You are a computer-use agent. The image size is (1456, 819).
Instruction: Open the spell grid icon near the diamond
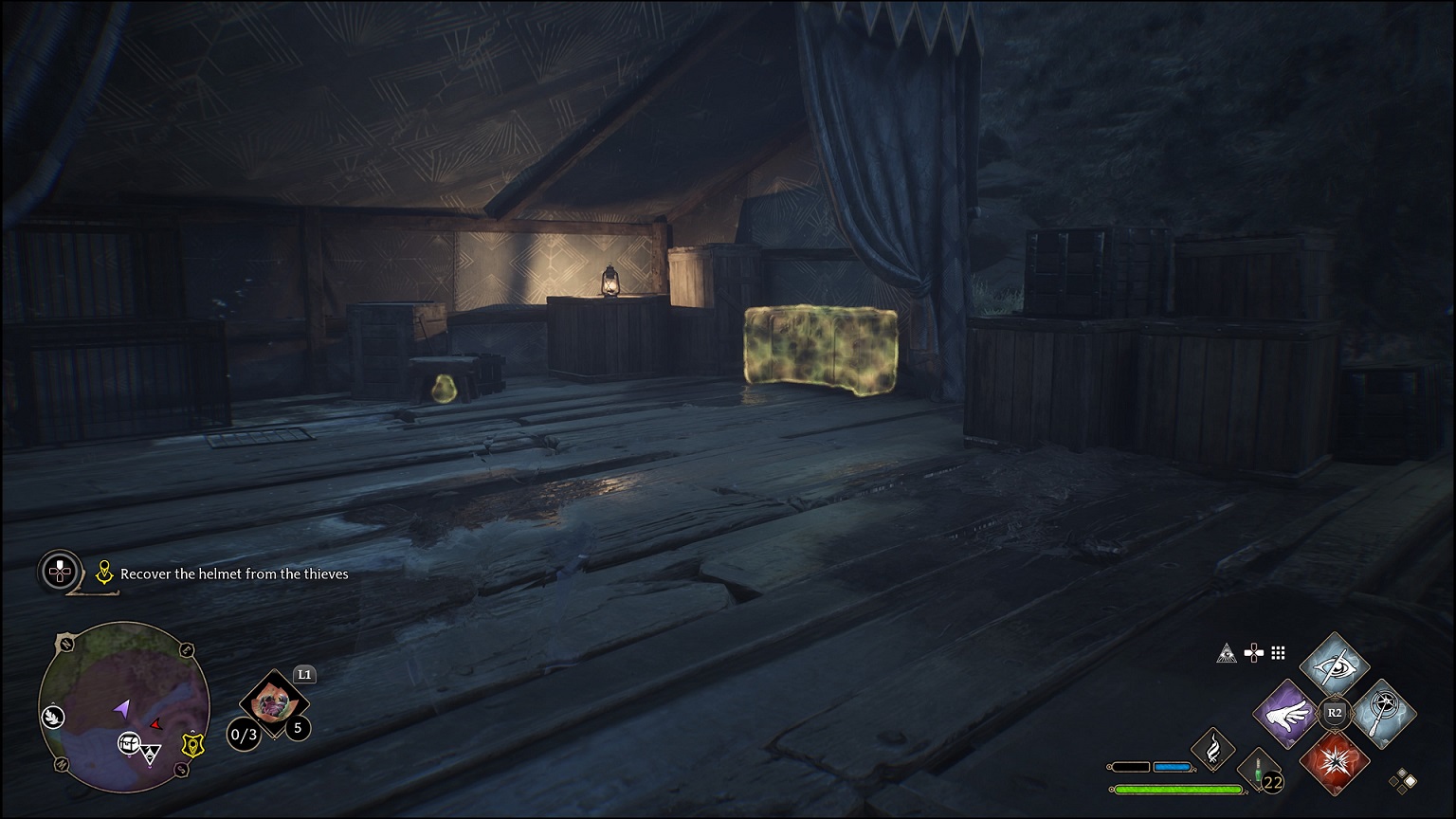click(x=1277, y=652)
